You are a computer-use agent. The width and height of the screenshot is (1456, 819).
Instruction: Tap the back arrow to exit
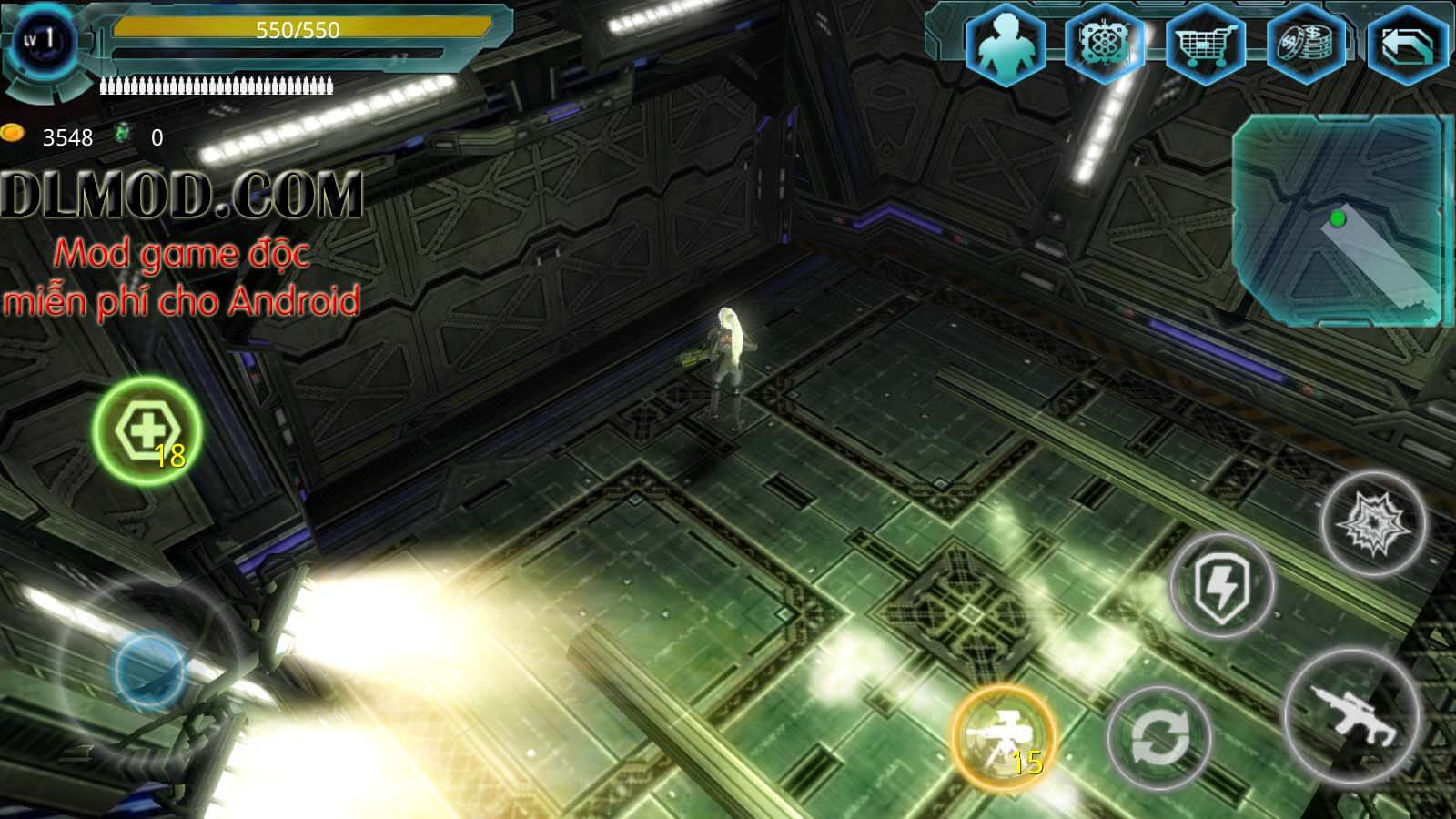pos(1406,41)
